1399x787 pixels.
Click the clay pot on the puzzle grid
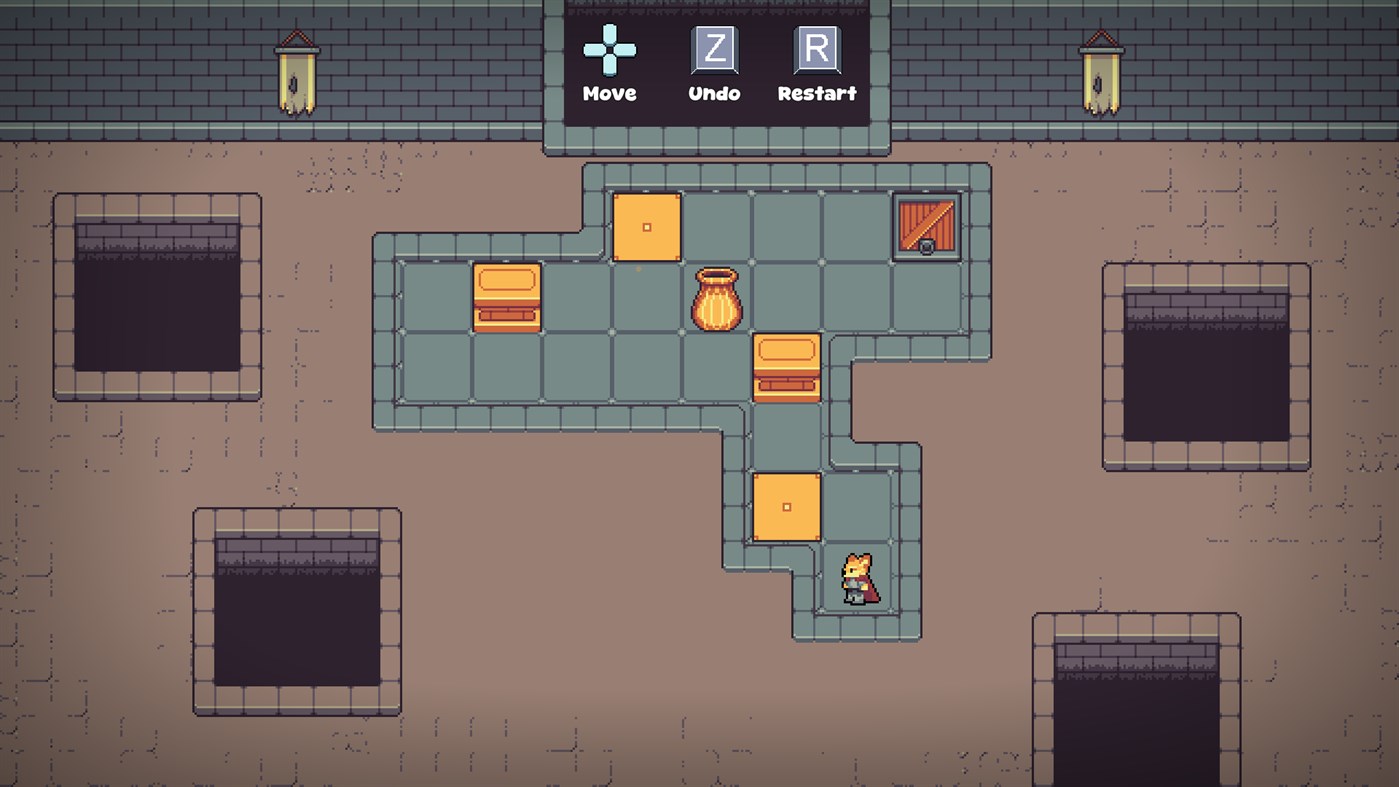[715, 297]
